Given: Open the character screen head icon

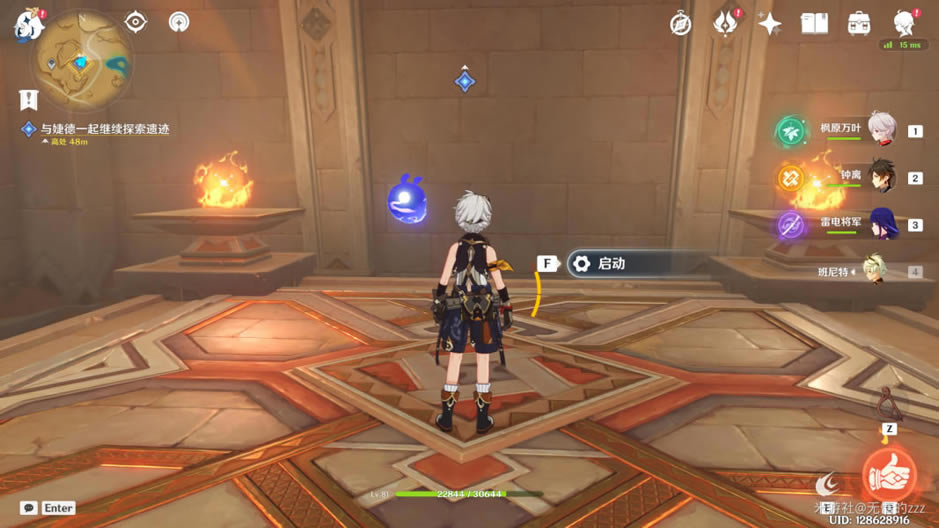Looking at the screenshot, I should 903,24.
